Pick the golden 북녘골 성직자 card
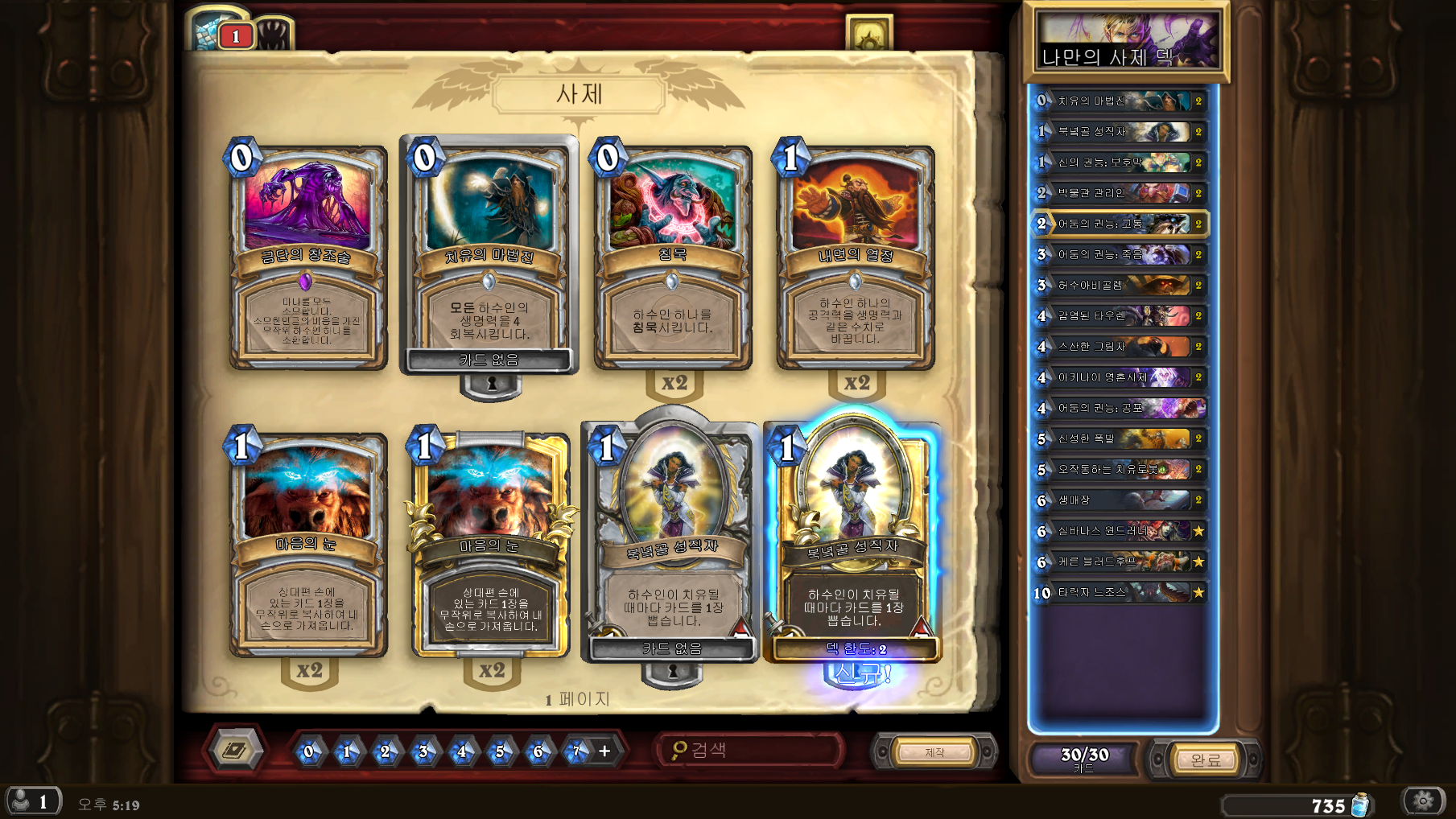This screenshot has height=819, width=1456. point(853,539)
